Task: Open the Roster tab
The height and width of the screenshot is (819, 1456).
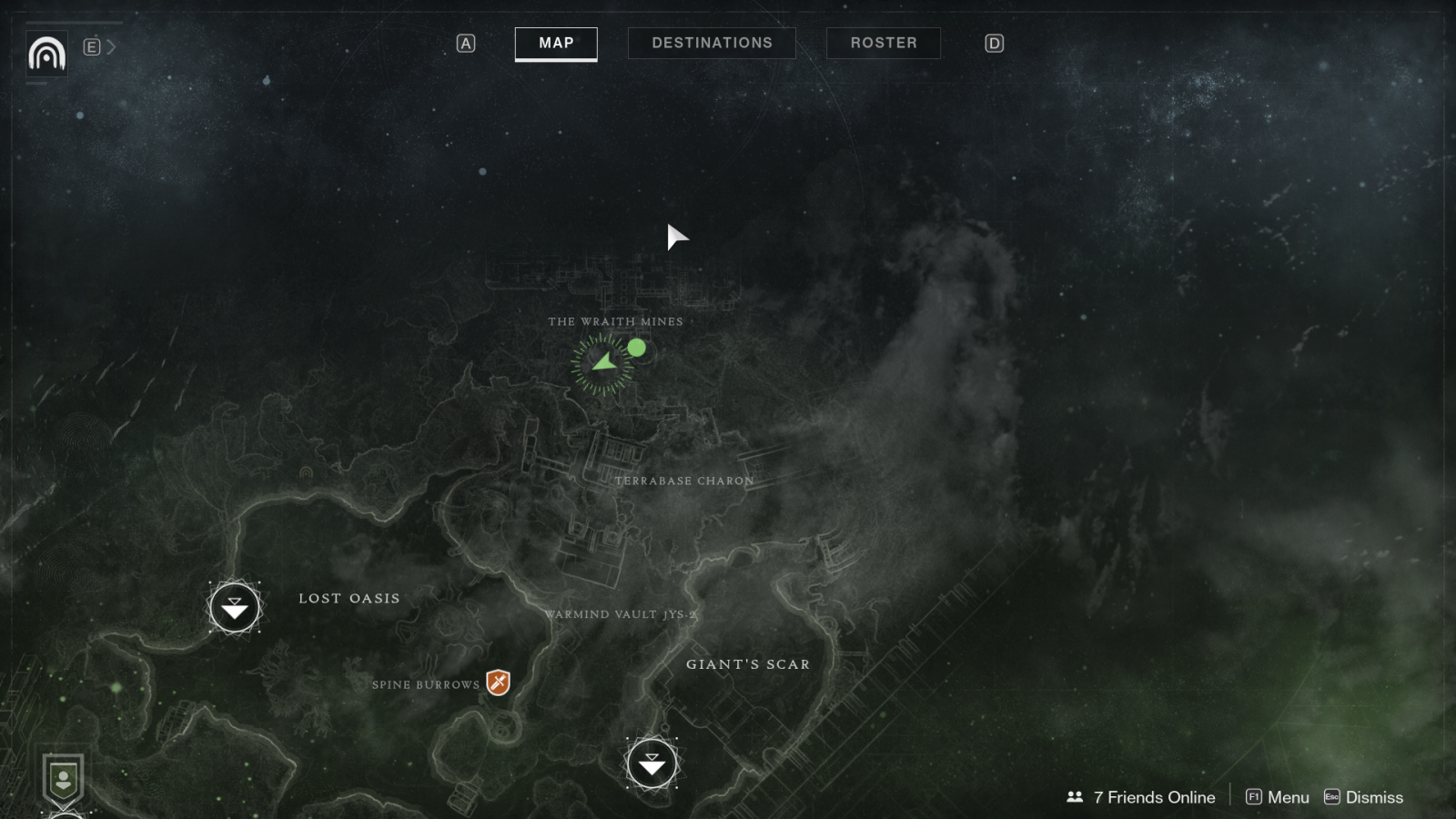Action: coord(883,43)
